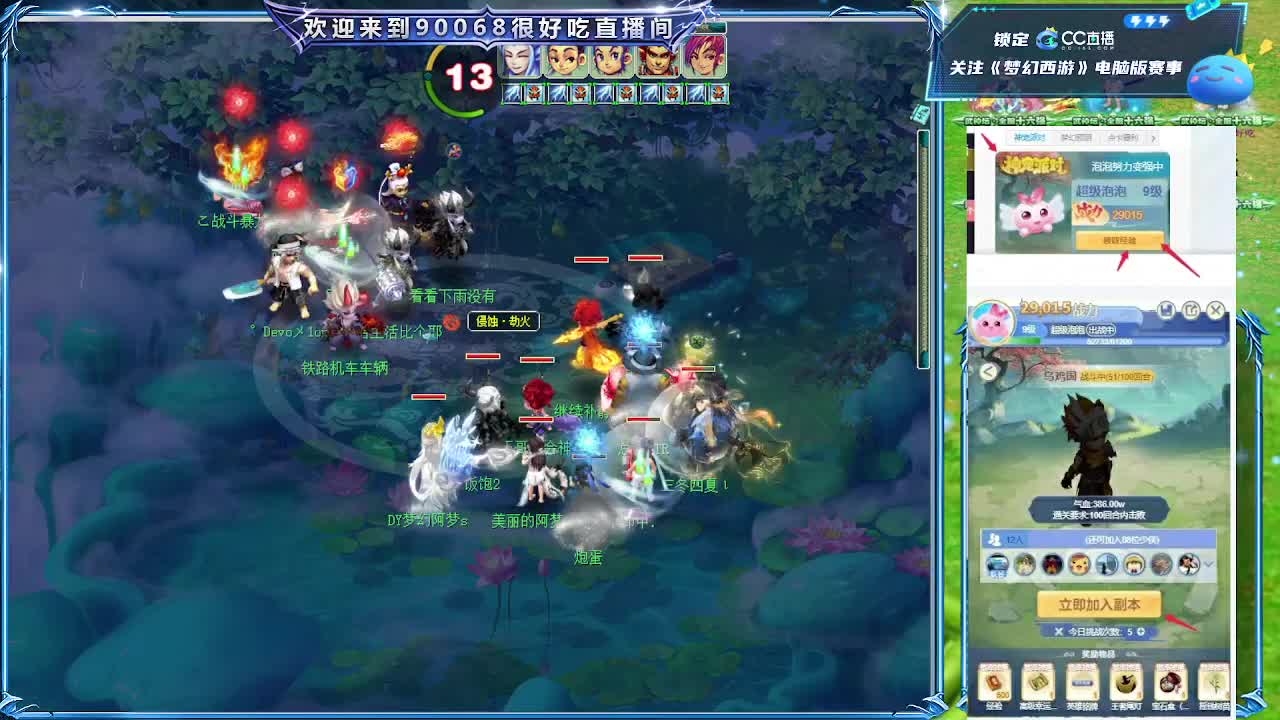Toggle the 出战中 status badge
This screenshot has width=1280, height=720.
pyautogui.click(x=1101, y=329)
